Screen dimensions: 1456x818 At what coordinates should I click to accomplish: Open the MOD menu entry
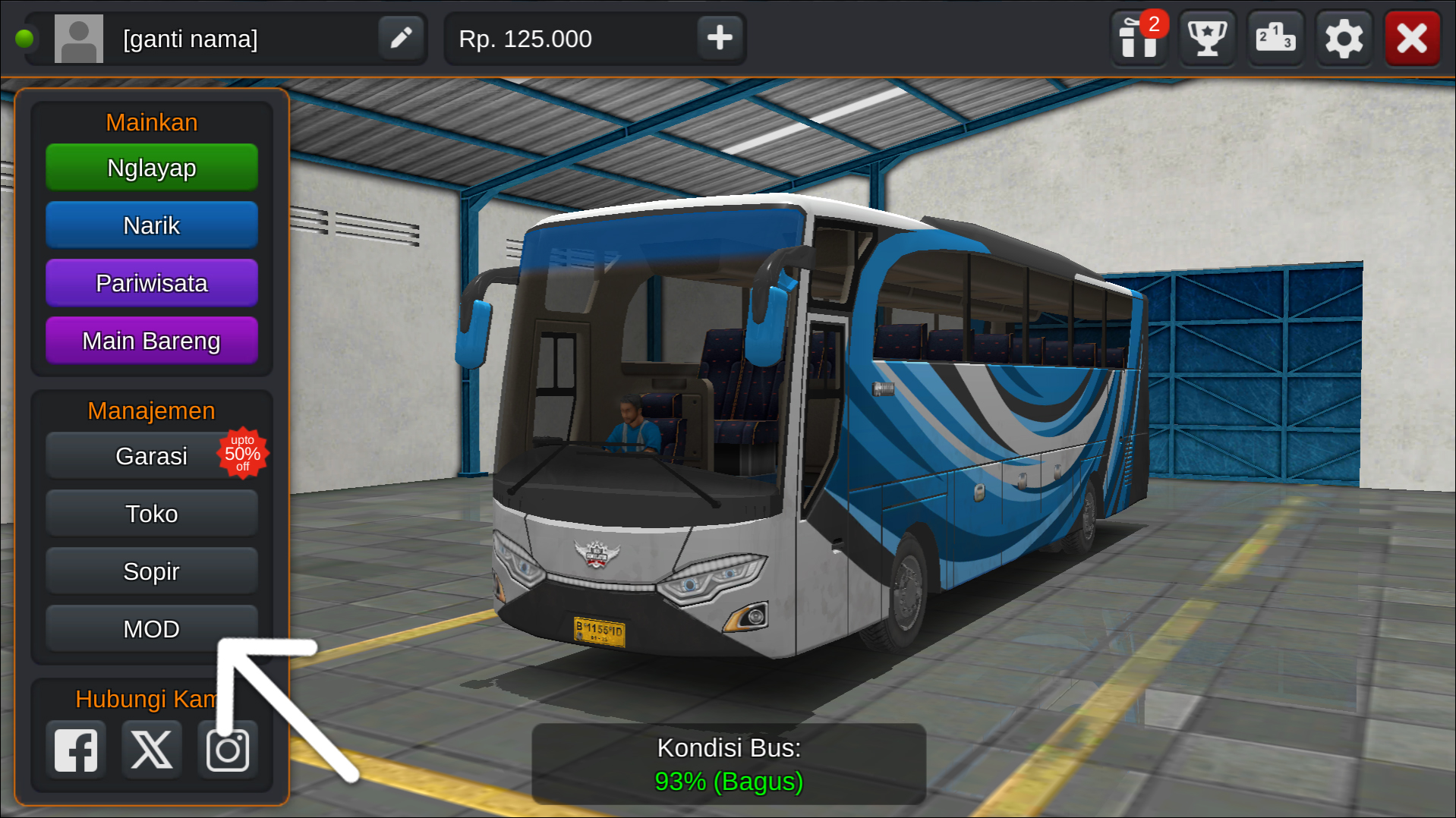[x=151, y=628]
